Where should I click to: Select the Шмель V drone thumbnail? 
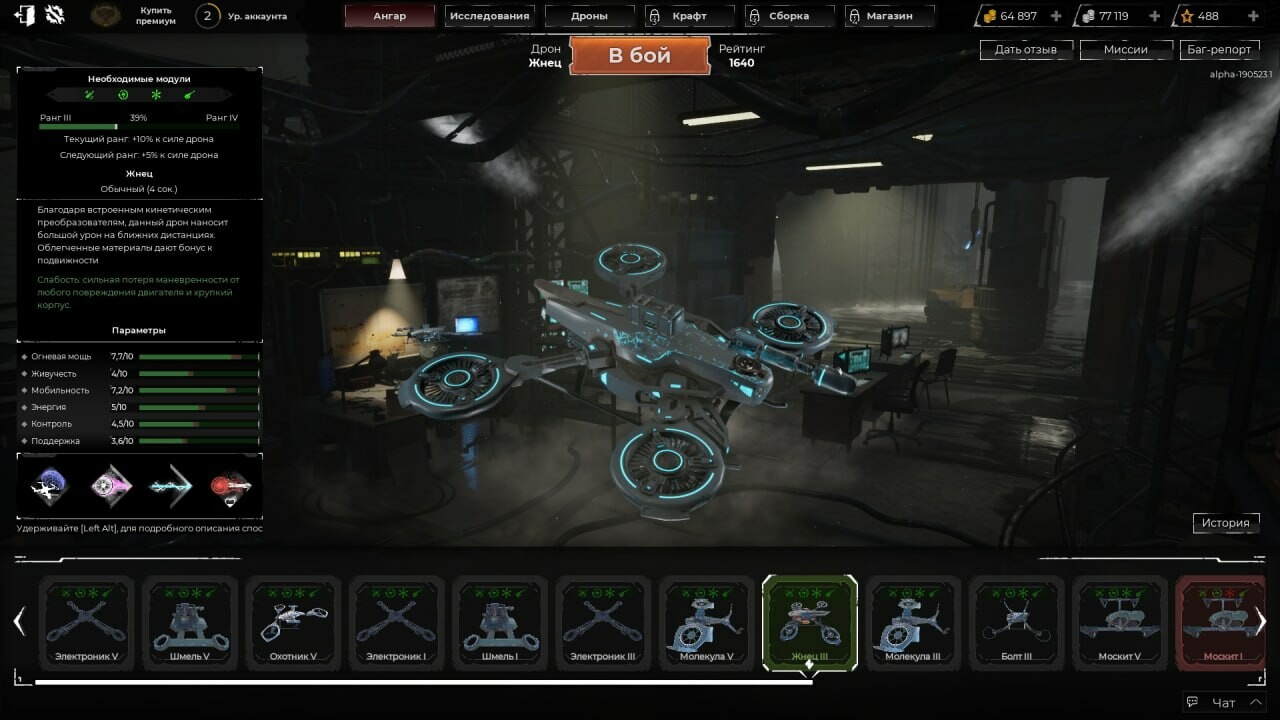(x=190, y=620)
